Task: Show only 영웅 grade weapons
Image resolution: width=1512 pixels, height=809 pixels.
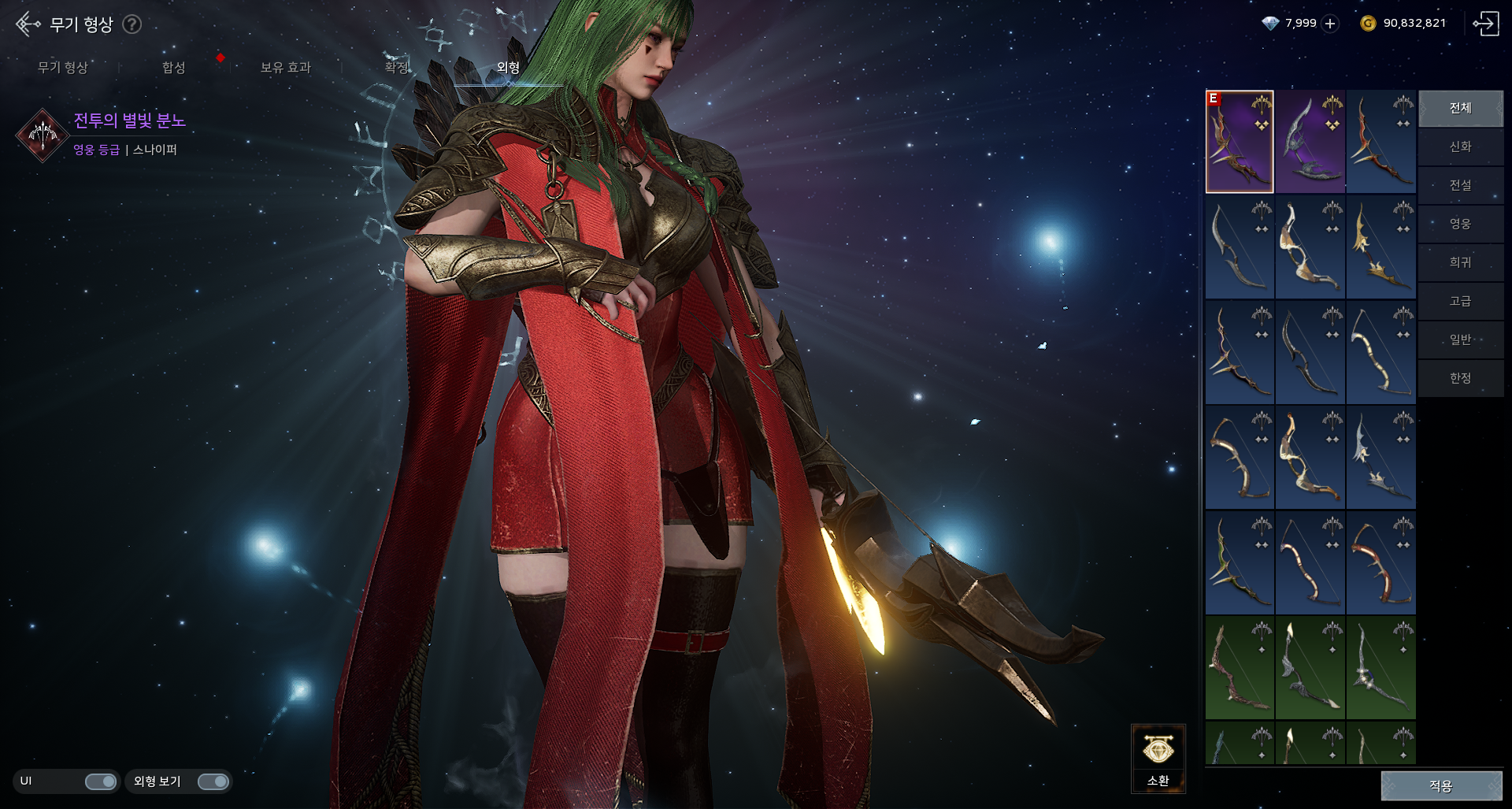Action: pos(1460,225)
